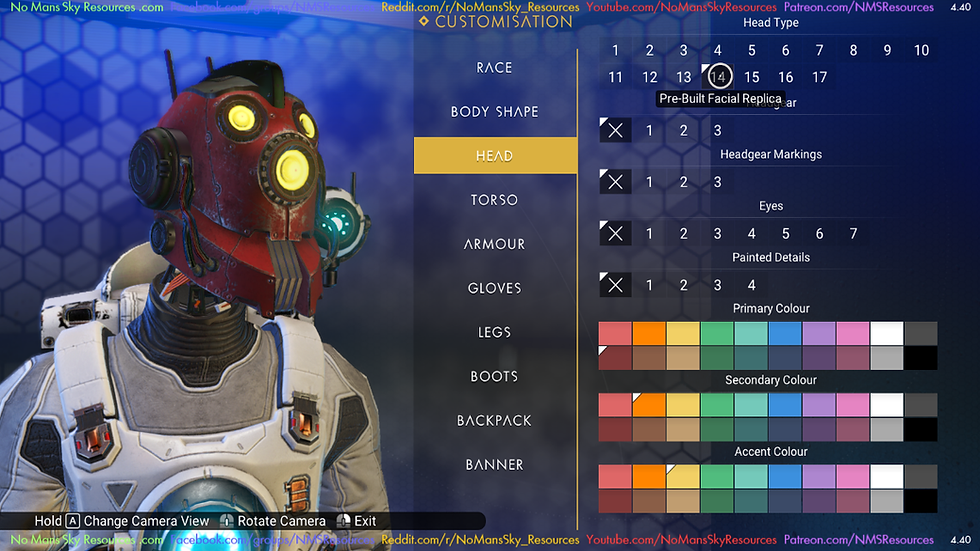Viewport: 980px width, 551px height.
Task: Open the Boots category
Action: pos(495,376)
